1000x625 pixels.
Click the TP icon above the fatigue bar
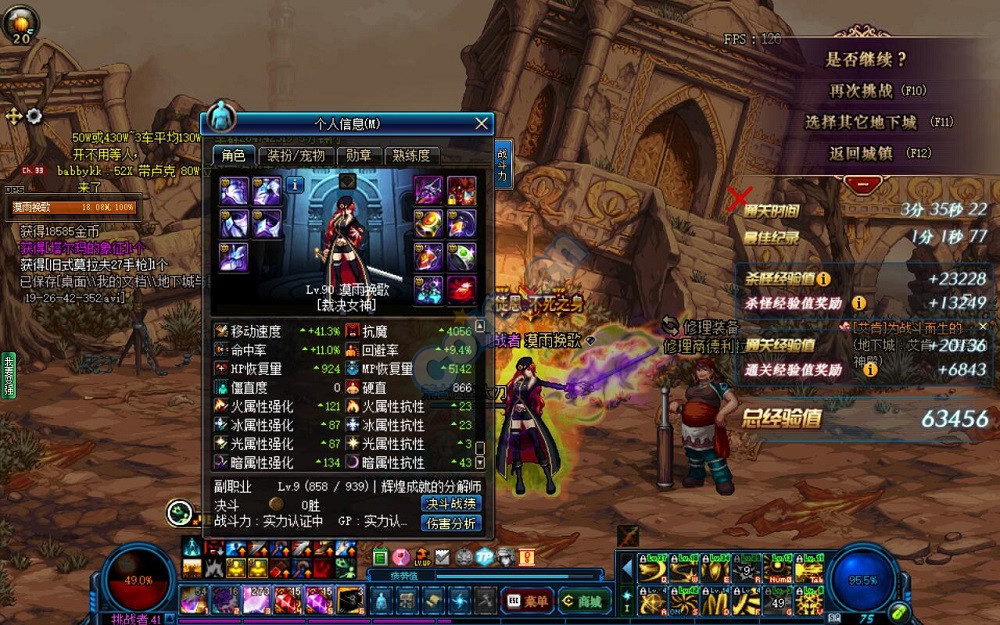tap(484, 557)
